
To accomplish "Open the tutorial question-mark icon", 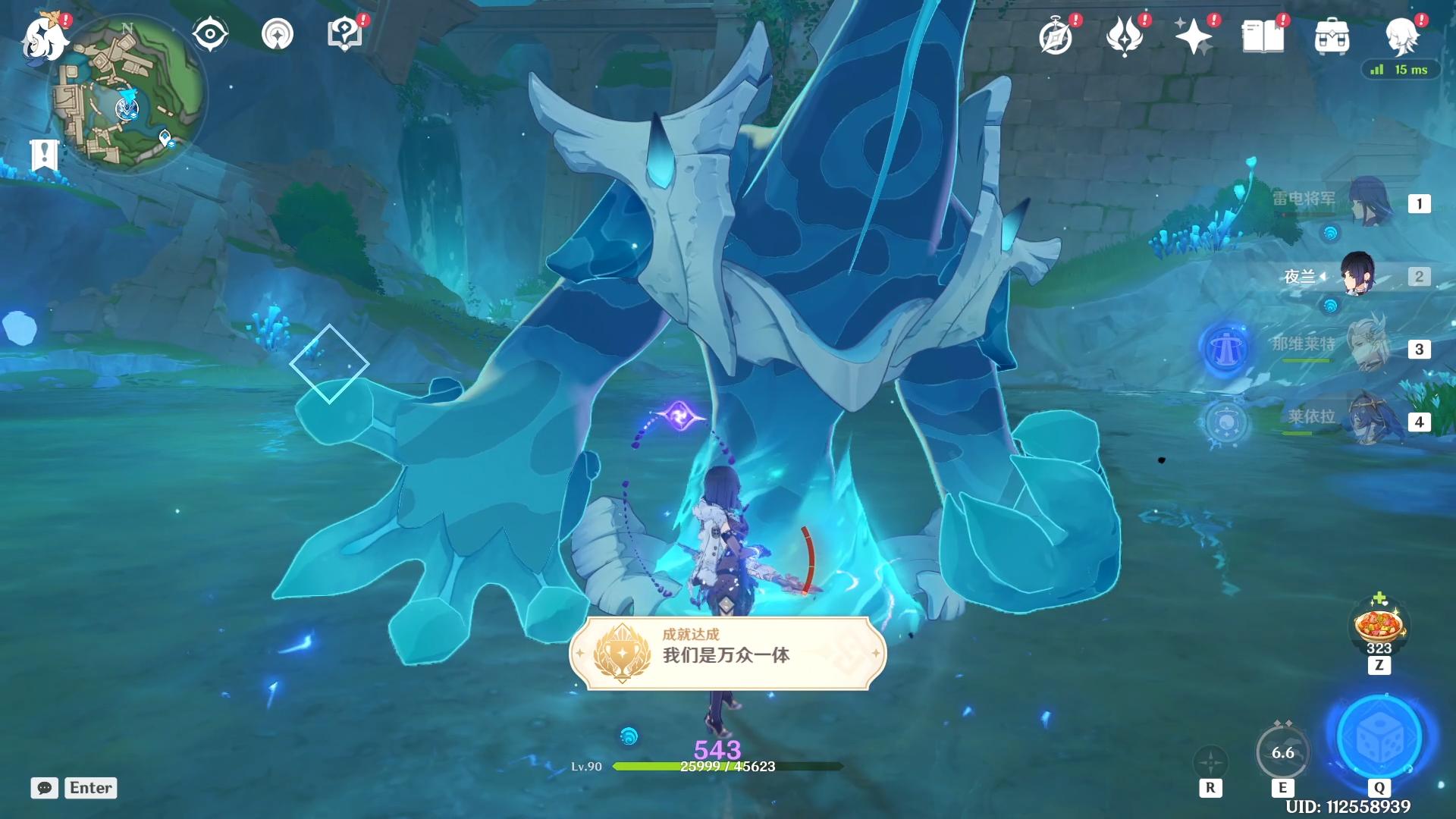I will tap(344, 34).
